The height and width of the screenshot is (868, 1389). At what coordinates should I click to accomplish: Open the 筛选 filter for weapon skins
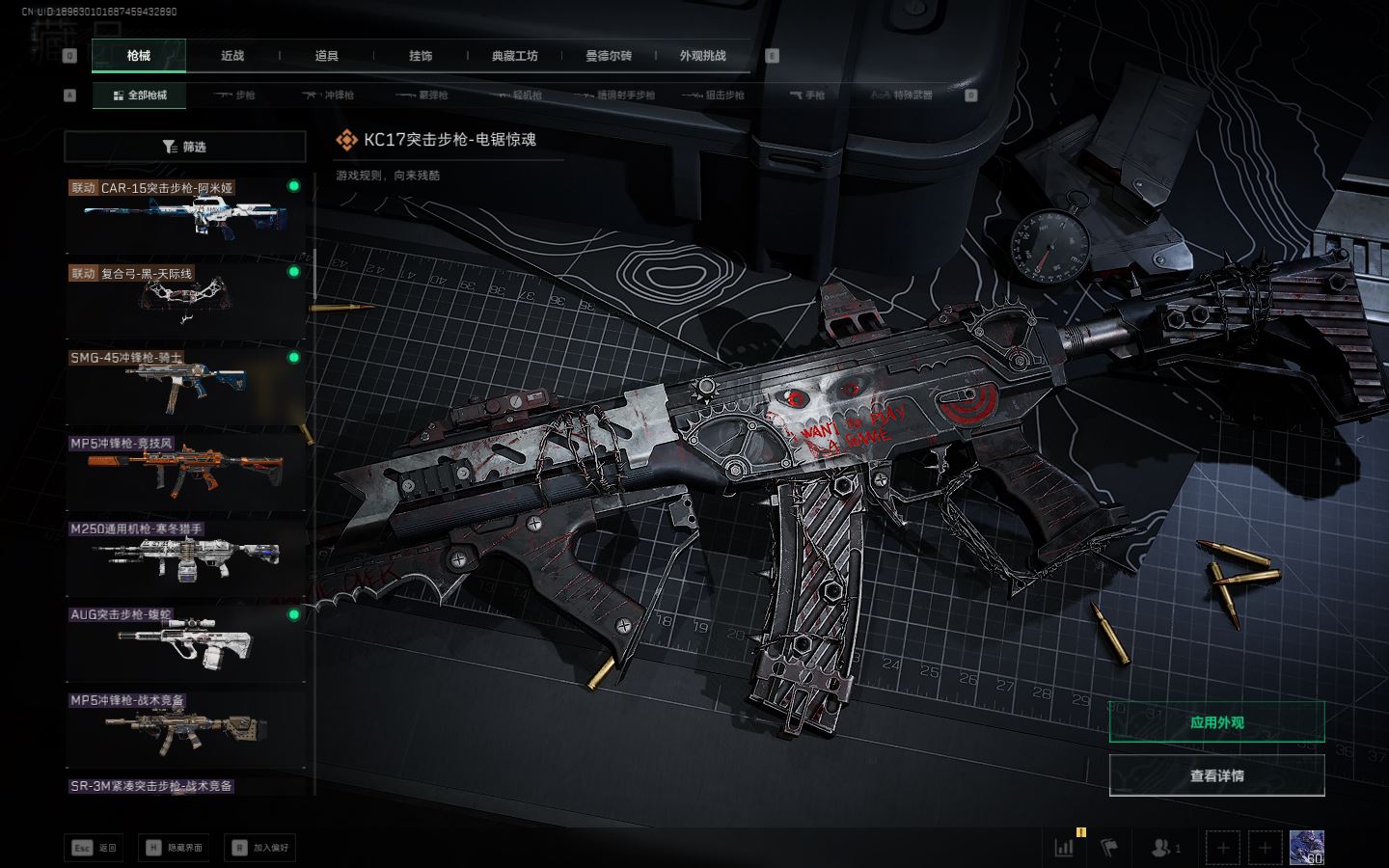coord(185,147)
